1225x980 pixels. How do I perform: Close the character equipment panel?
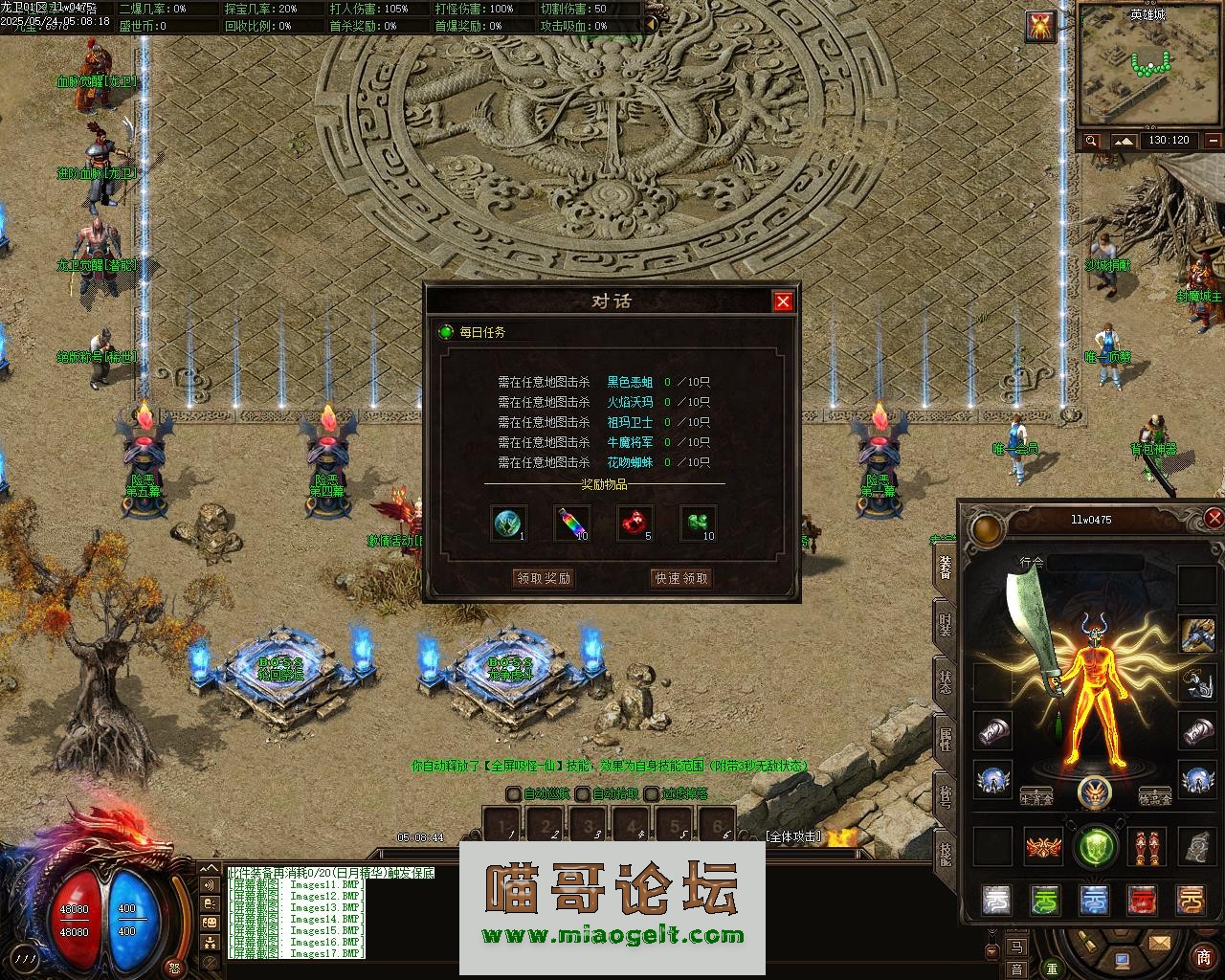tap(1214, 519)
